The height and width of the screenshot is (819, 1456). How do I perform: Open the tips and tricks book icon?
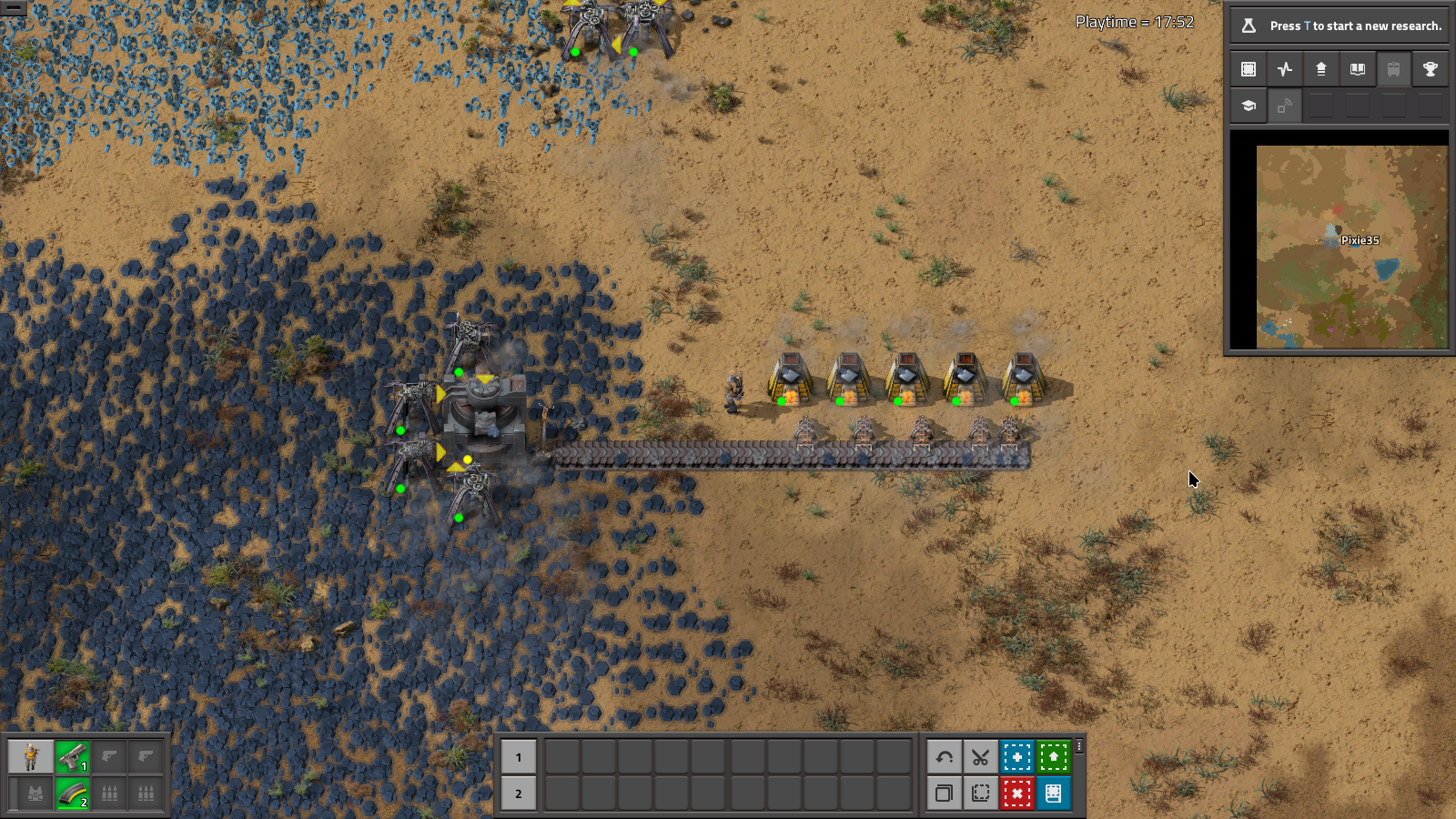point(1358,68)
